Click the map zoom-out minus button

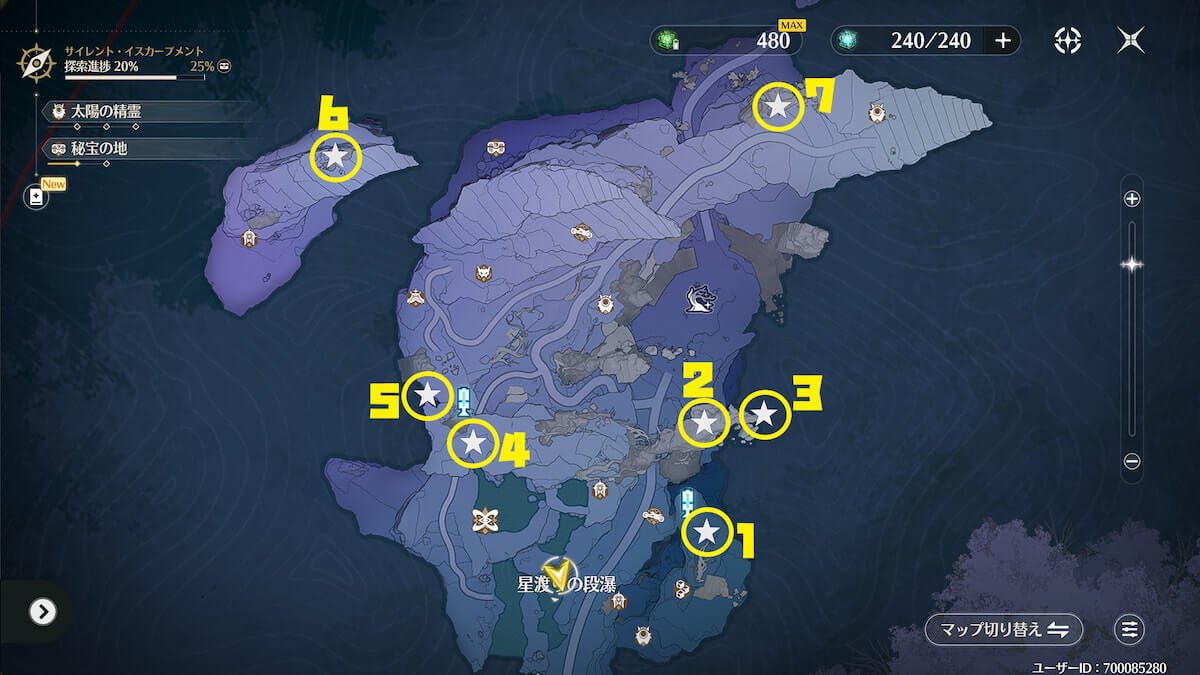1132,461
